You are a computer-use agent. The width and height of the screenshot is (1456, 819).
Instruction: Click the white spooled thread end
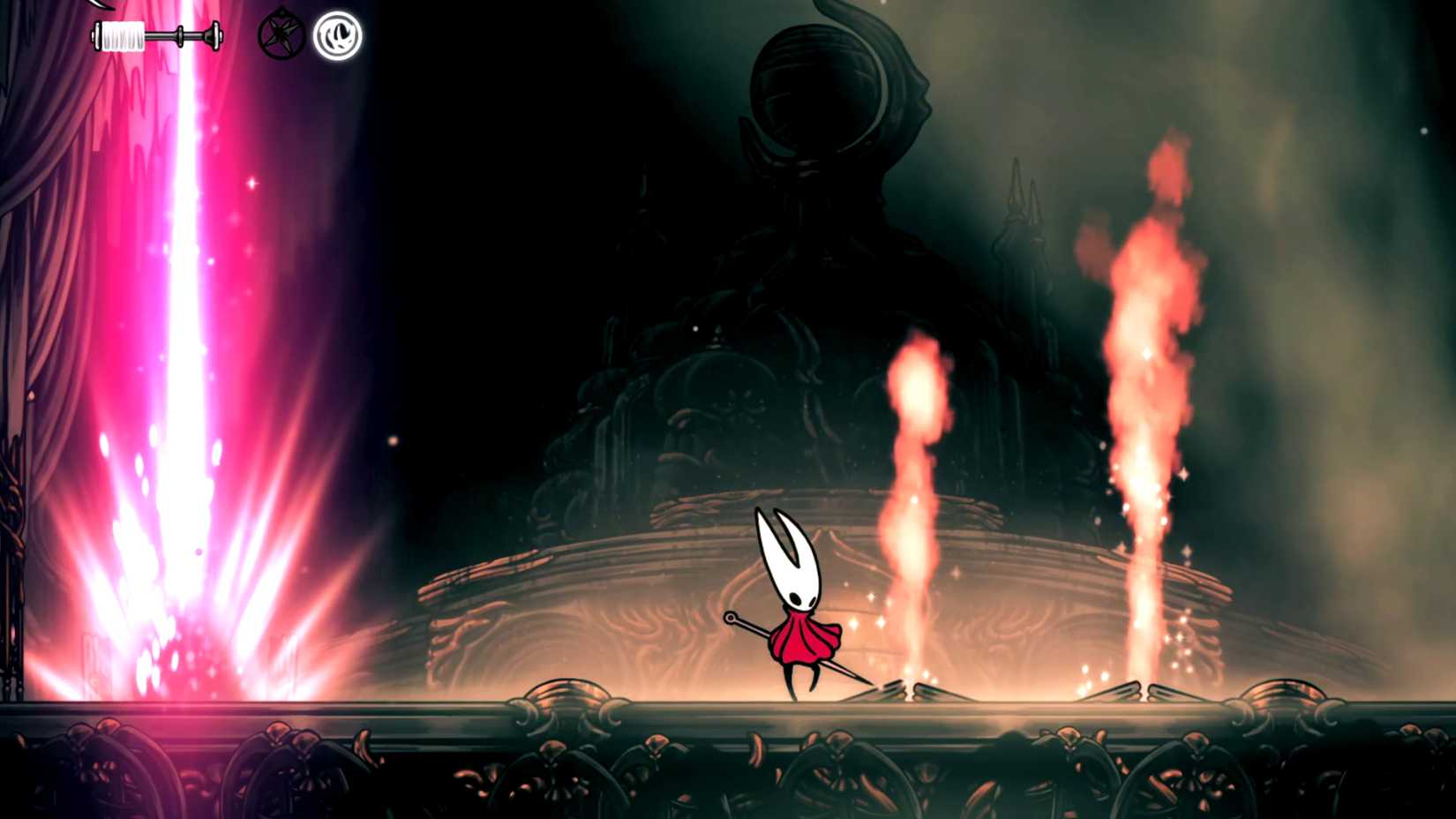[x=124, y=35]
